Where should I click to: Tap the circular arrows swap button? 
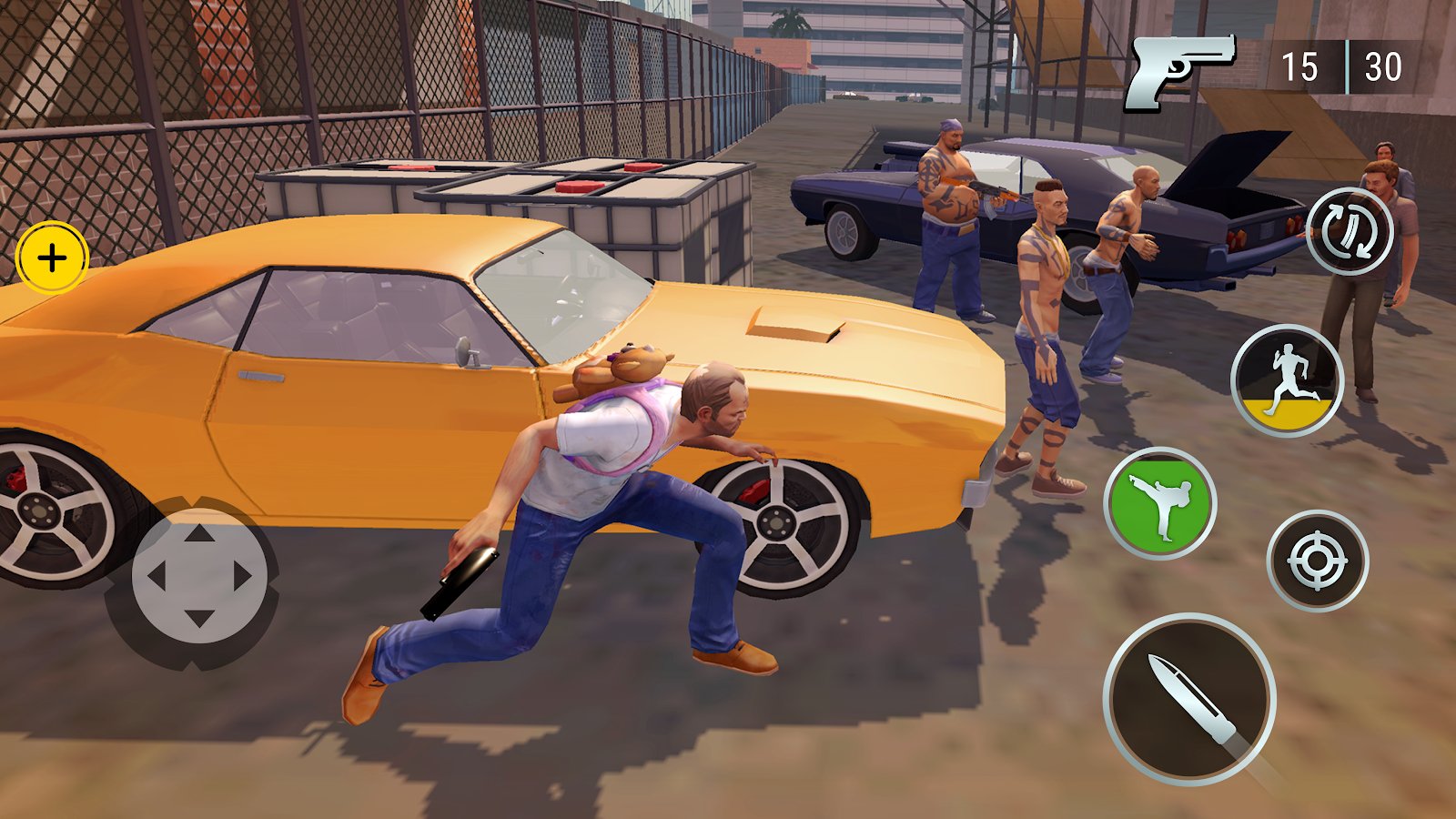[x=1349, y=231]
